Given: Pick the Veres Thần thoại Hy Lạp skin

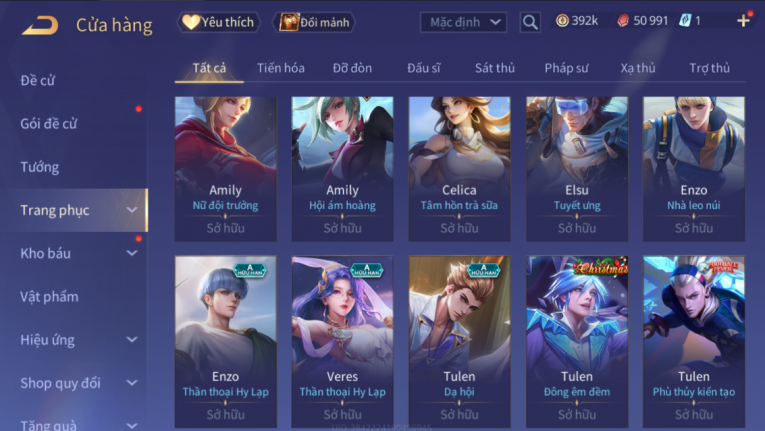Looking at the screenshot, I should (342, 333).
